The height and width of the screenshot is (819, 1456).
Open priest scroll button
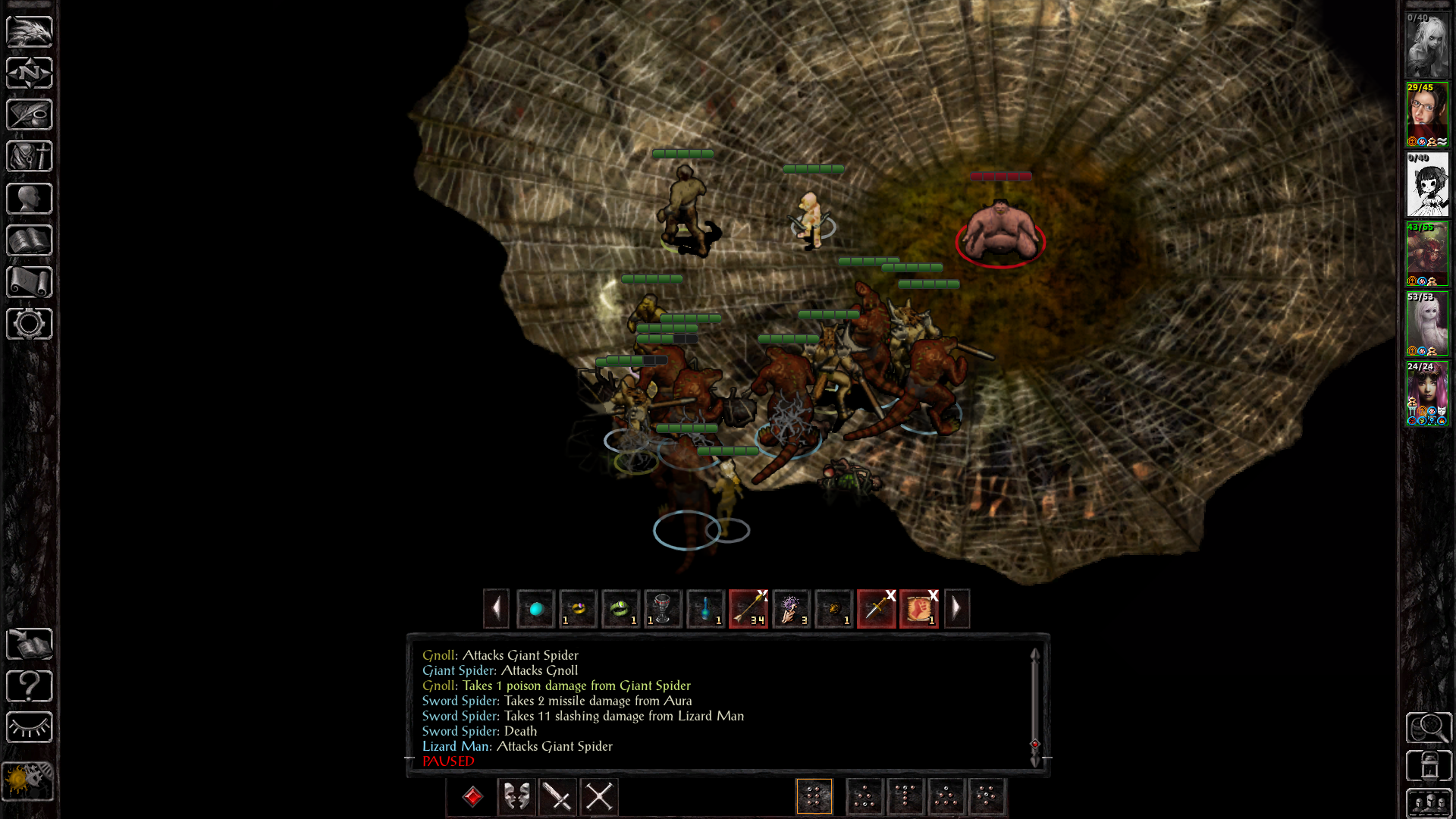pyautogui.click(x=30, y=282)
